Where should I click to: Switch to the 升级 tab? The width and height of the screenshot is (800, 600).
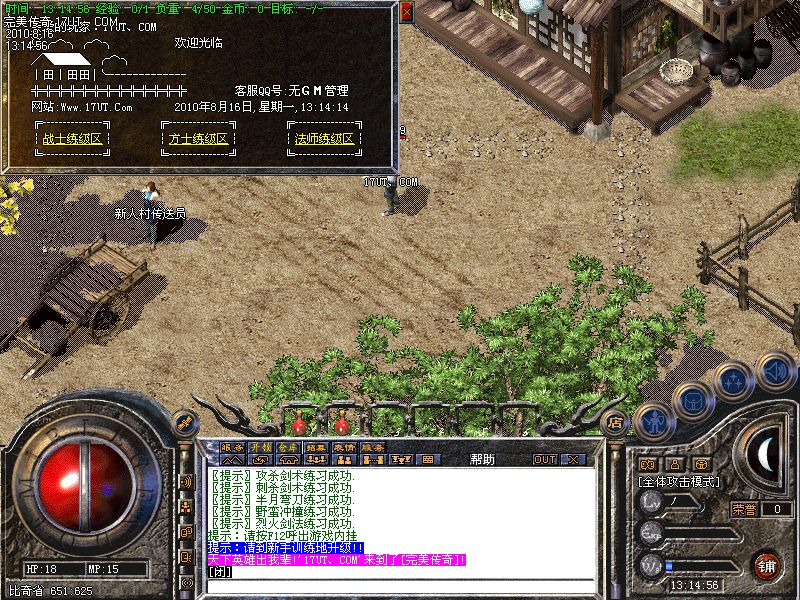(x=259, y=447)
